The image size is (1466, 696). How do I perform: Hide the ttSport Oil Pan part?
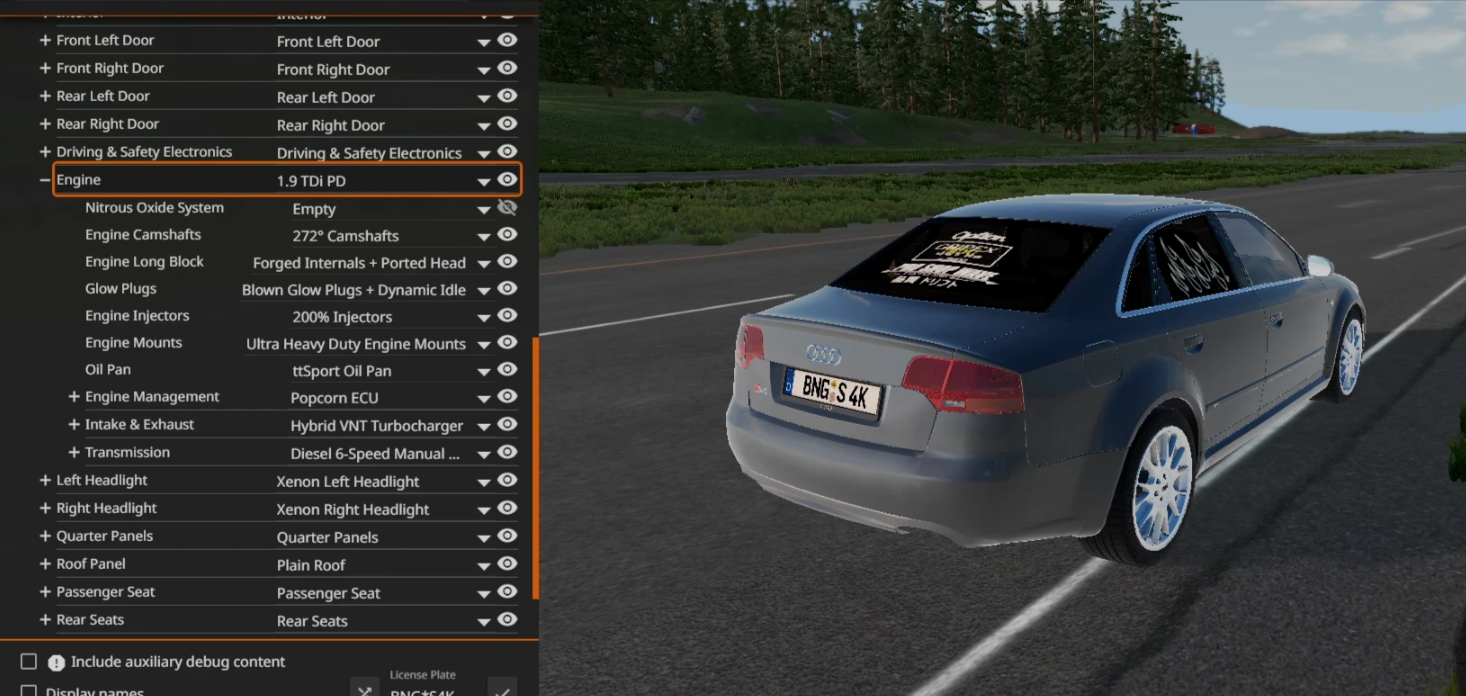point(507,370)
